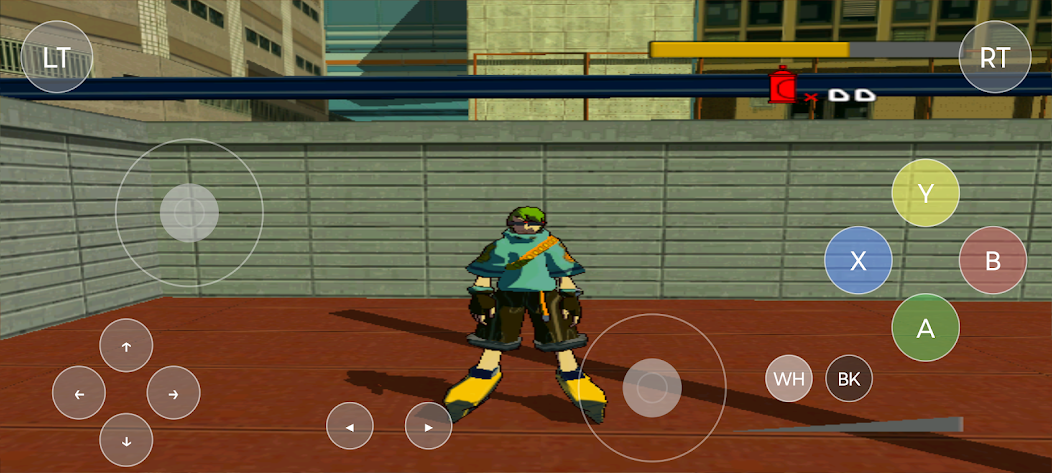The width and height of the screenshot is (1052, 473).
Task: Tap the blue X button
Action: coord(858,261)
